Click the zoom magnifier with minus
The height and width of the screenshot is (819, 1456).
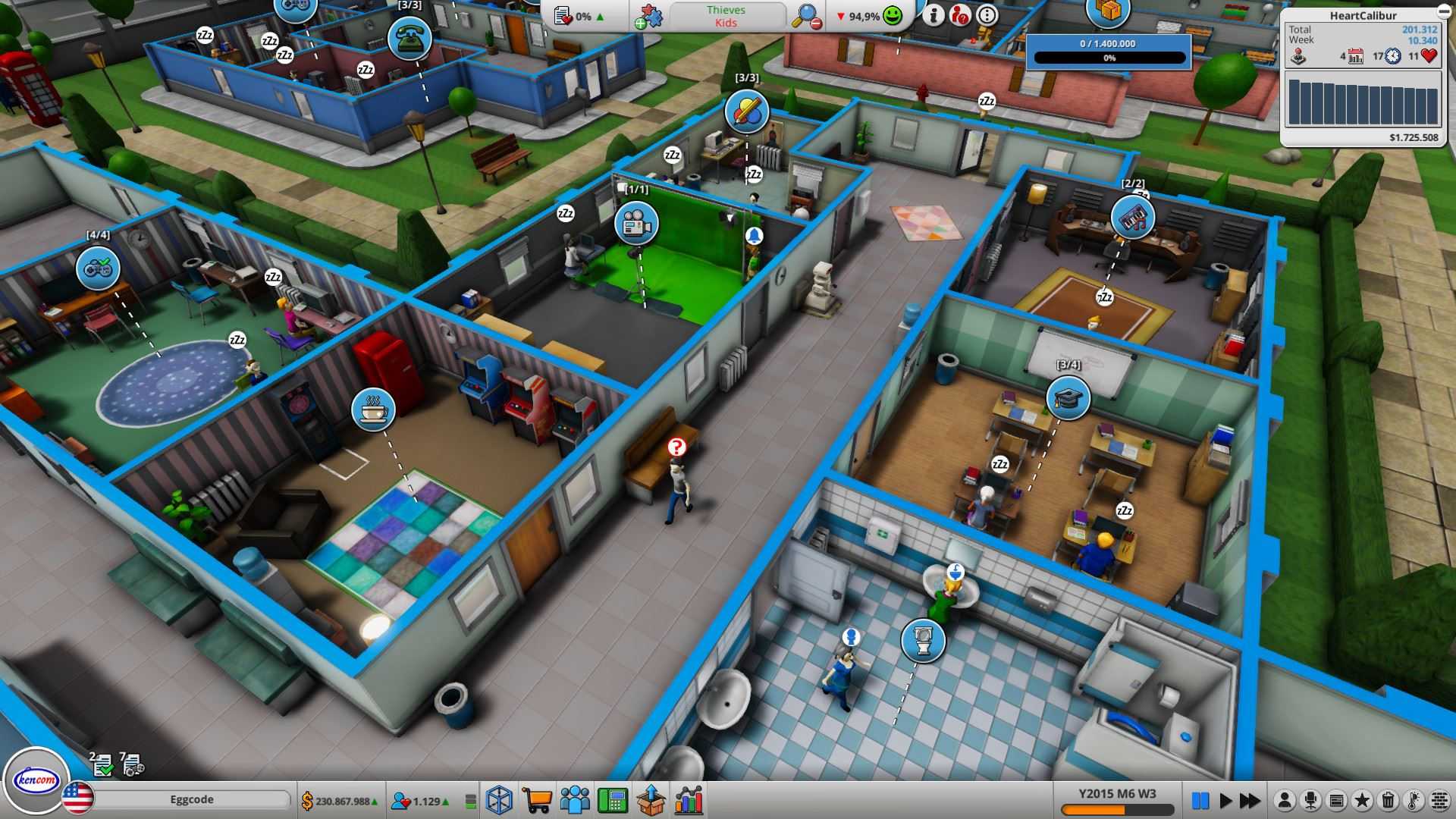pyautogui.click(x=807, y=15)
